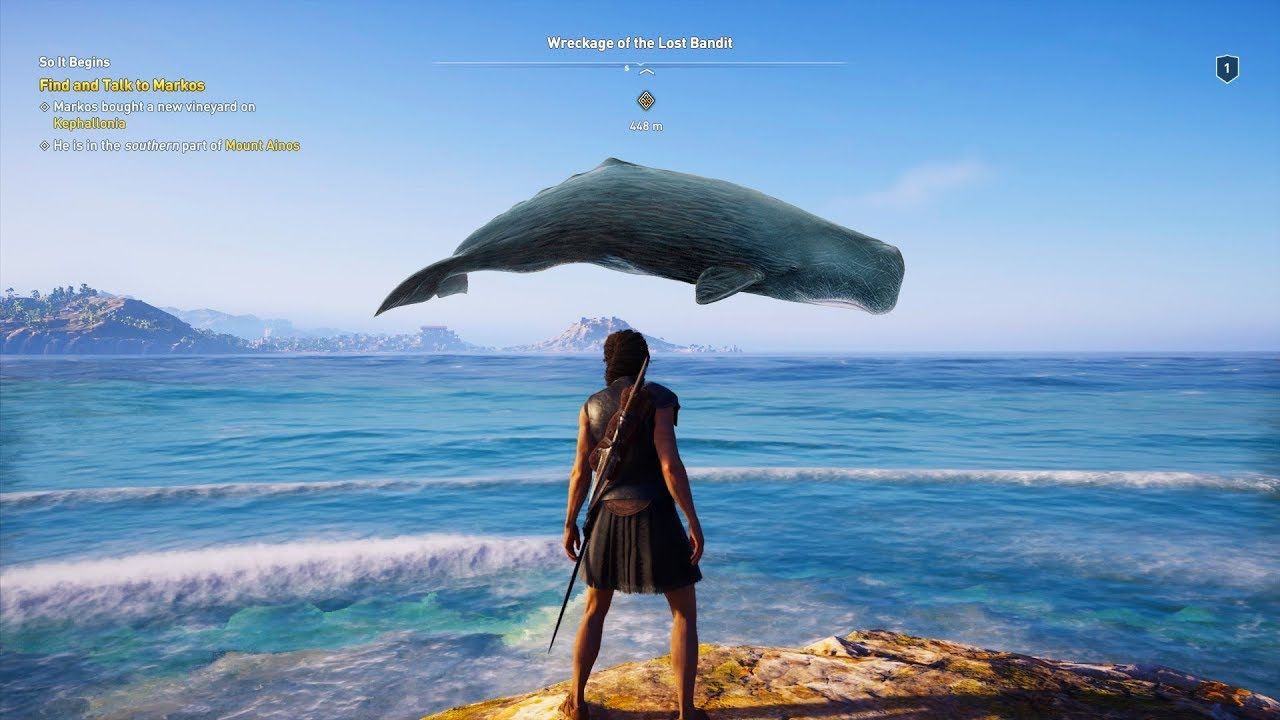The image size is (1280, 720).
Task: Click the 448 m distance readout
Action: coord(646,125)
